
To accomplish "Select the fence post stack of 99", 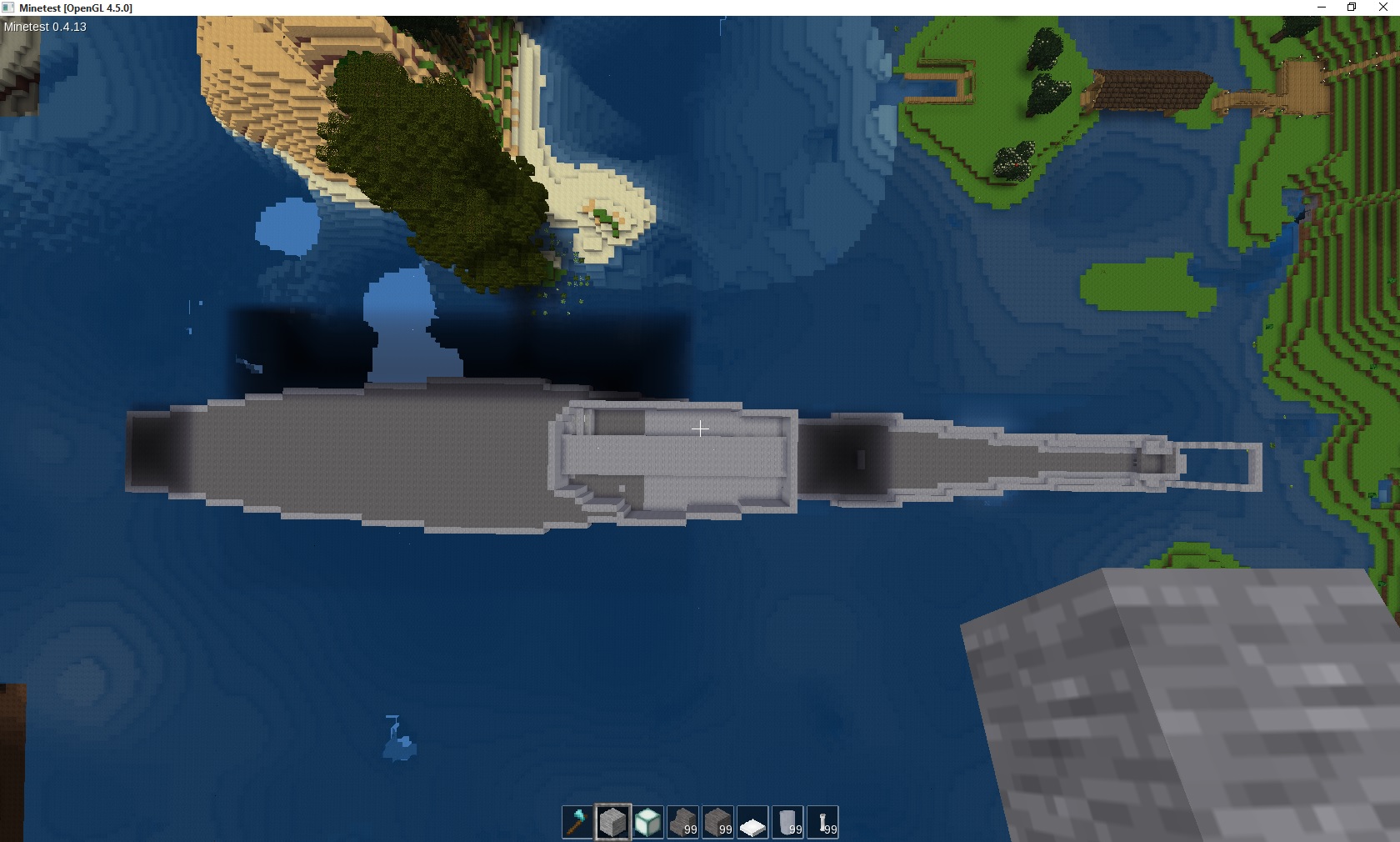I will [823, 823].
